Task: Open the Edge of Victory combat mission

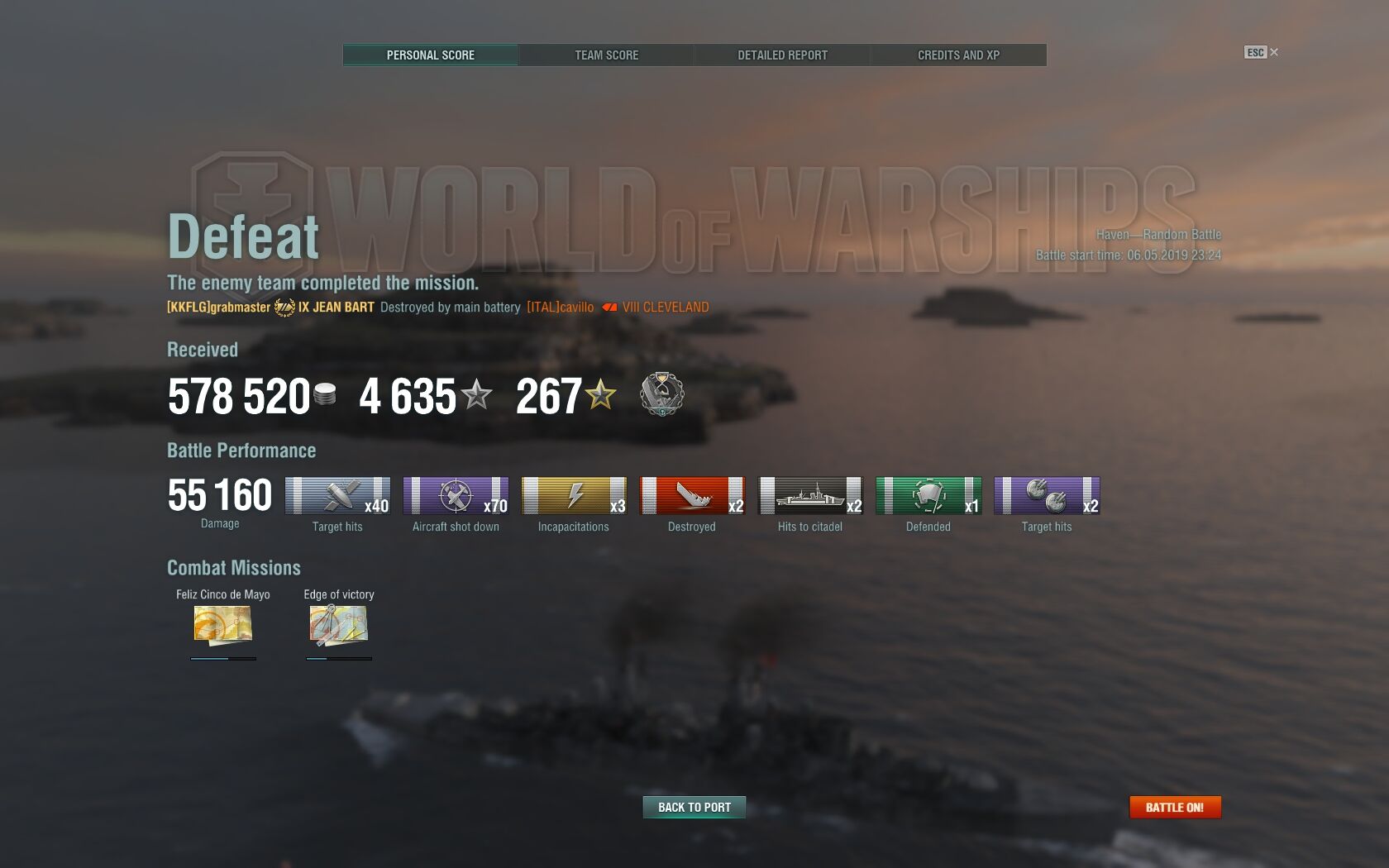Action: coord(338,624)
